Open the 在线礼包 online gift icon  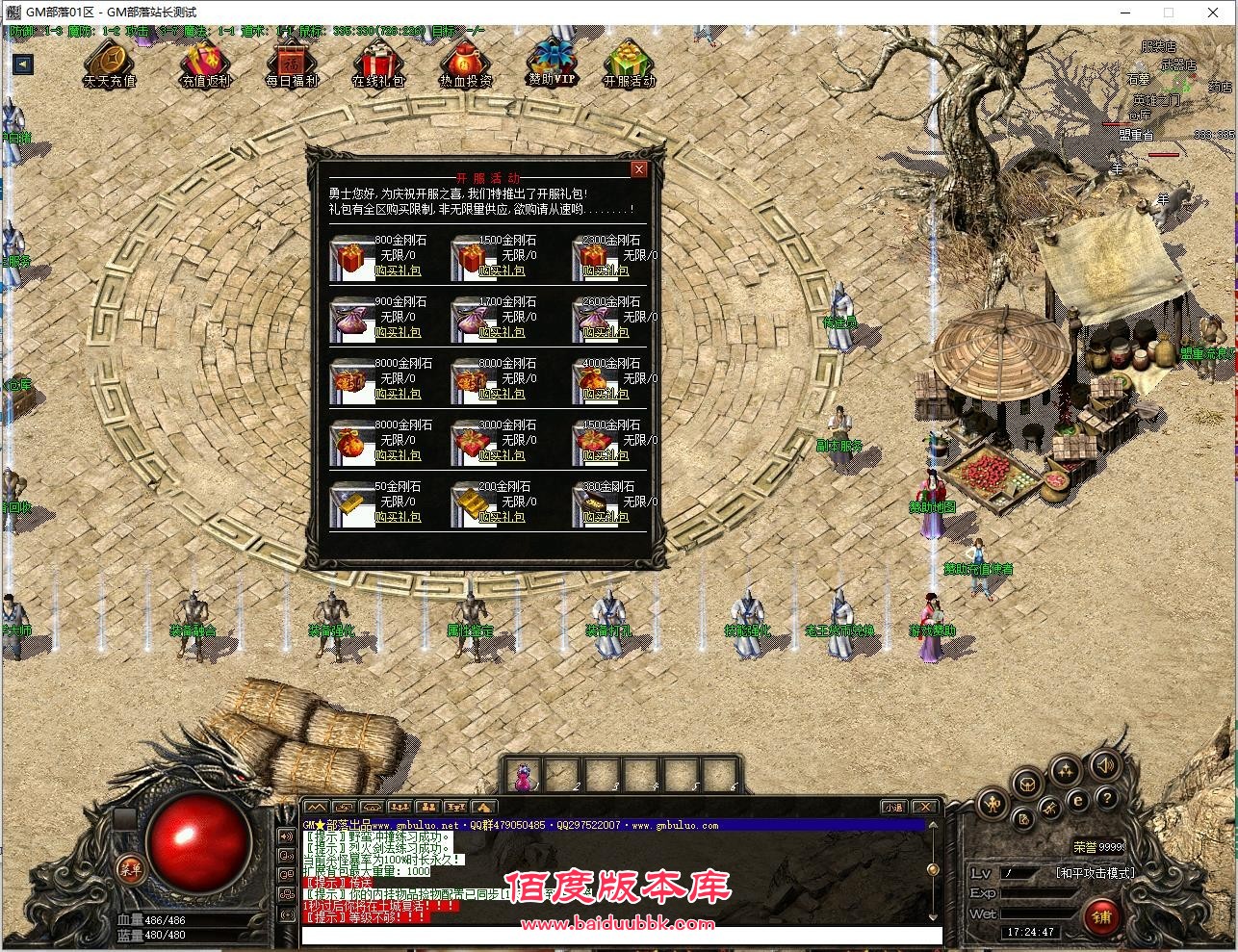[378, 64]
